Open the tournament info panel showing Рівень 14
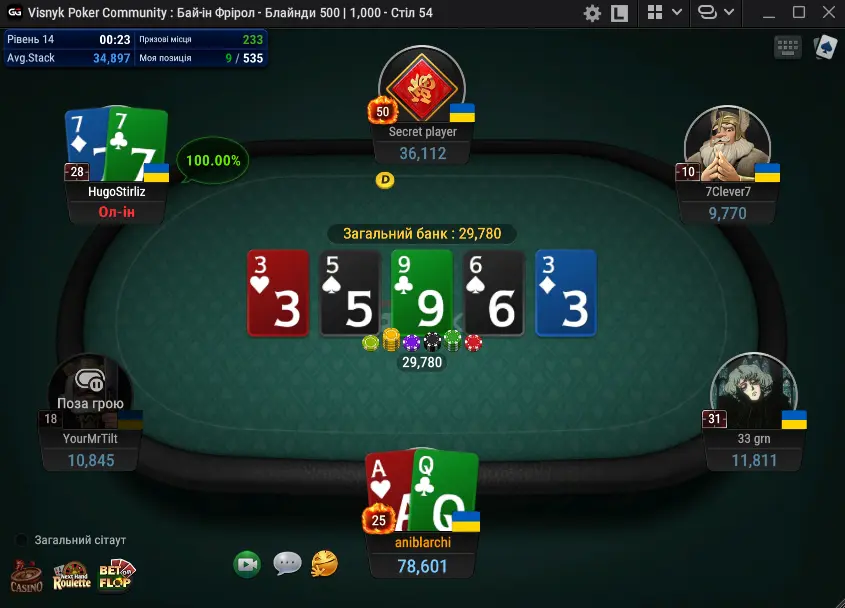The width and height of the screenshot is (845, 608). click(135, 48)
